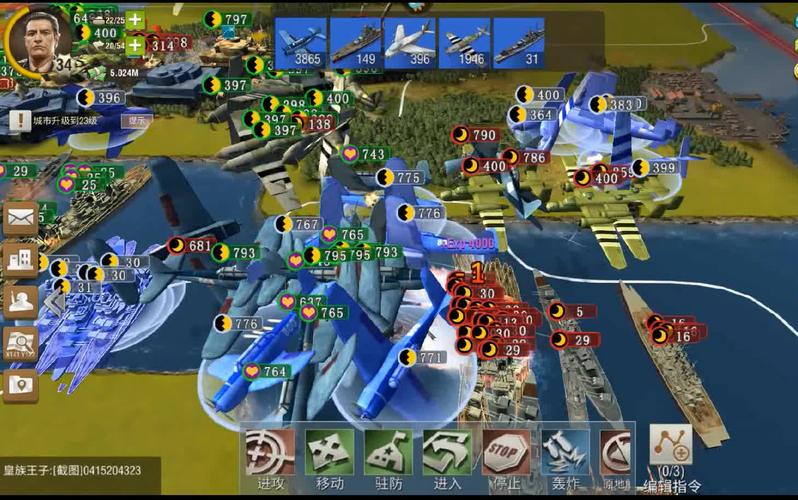The width and height of the screenshot is (798, 500).
Task: Open the soldier silhouette menu icon
Action: pyautogui.click(x=20, y=301)
